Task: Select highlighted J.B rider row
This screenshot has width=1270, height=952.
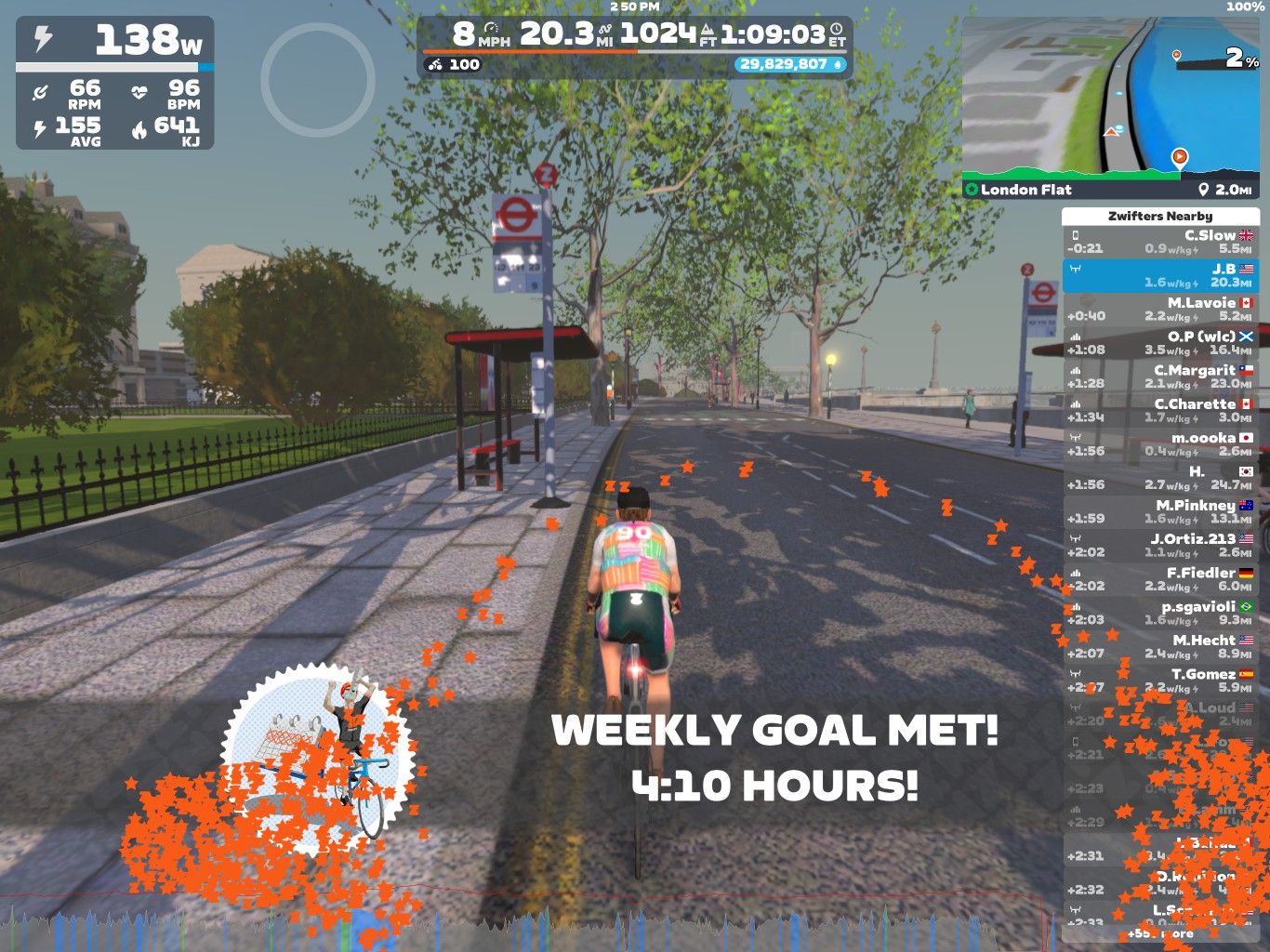Action: pyautogui.click(x=1160, y=275)
